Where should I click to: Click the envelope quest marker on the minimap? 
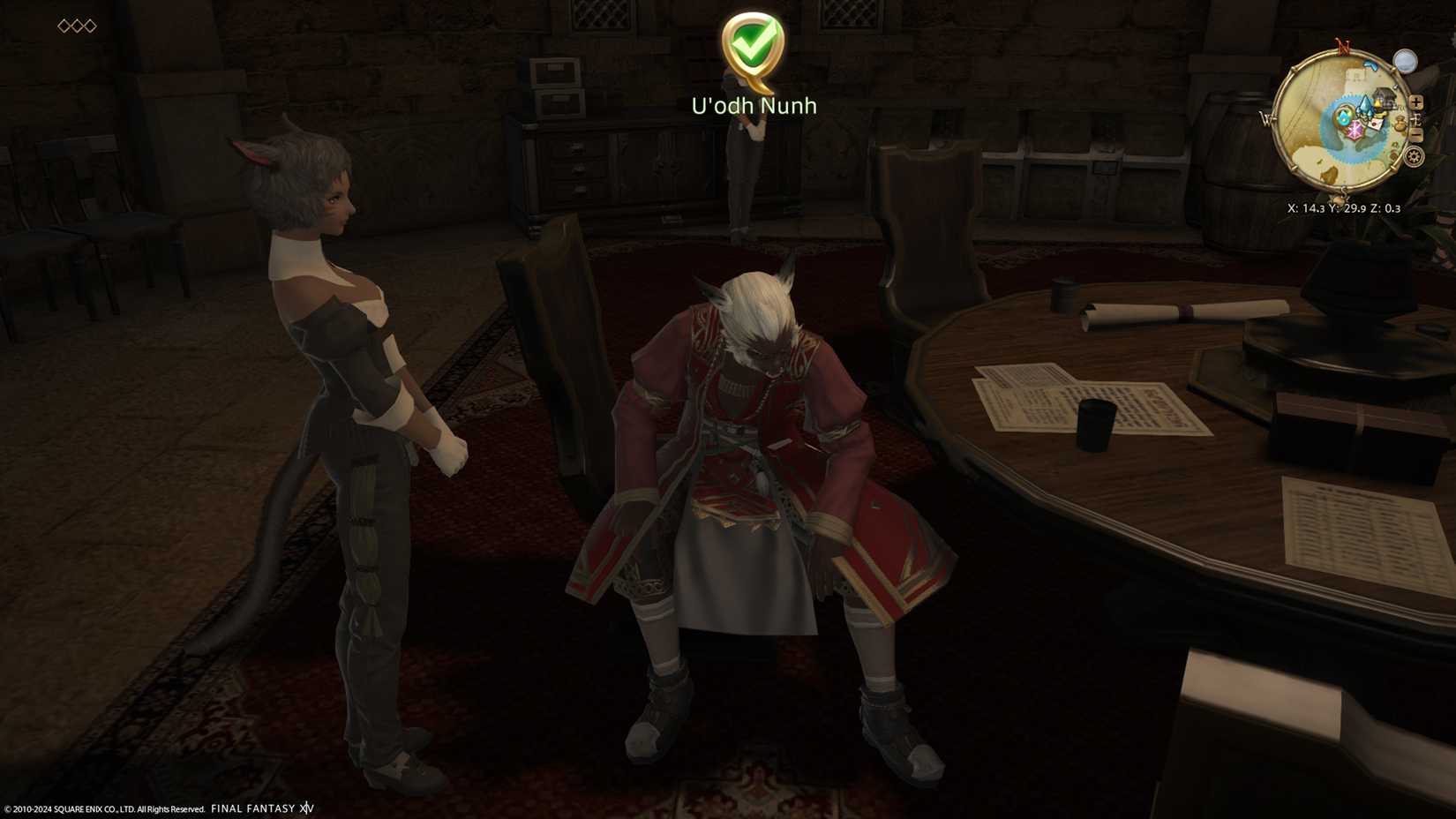1374,124
